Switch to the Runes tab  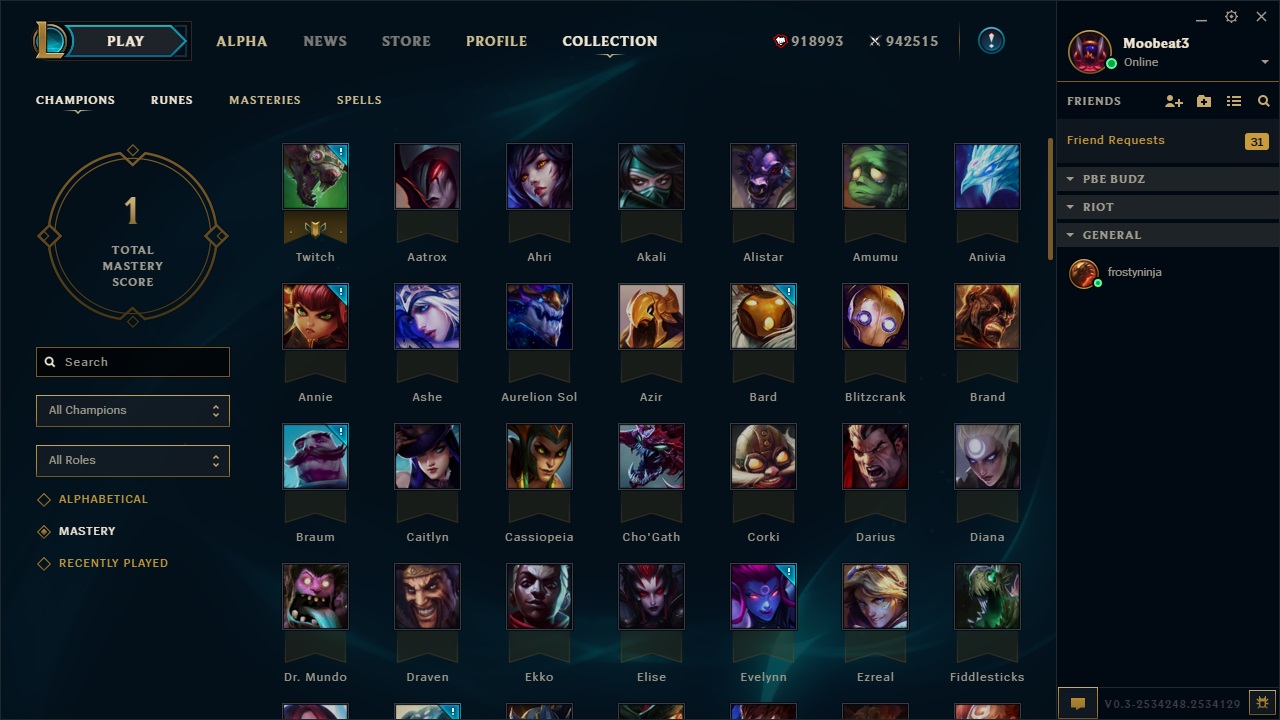coord(171,100)
